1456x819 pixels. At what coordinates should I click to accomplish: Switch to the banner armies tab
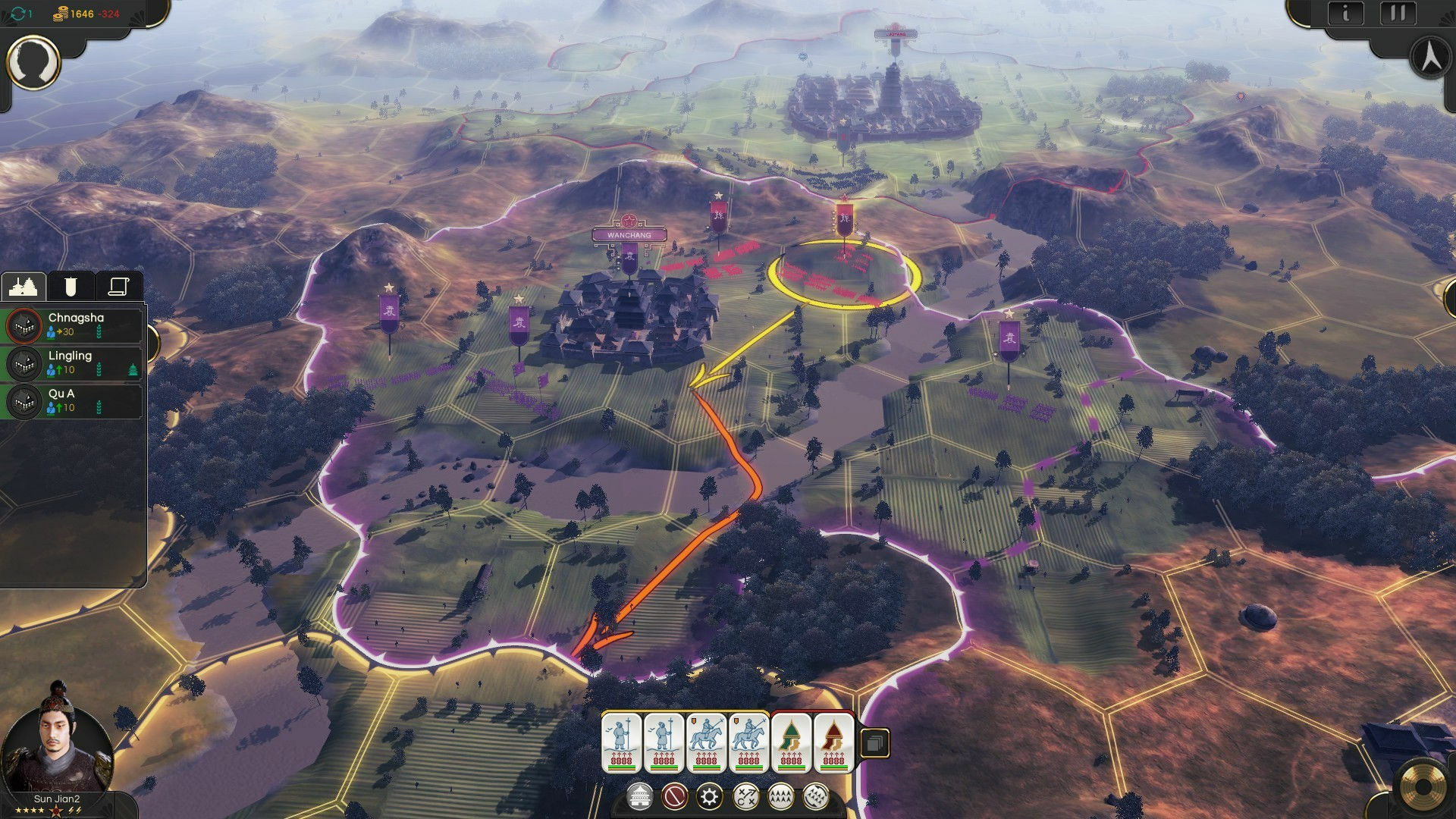(71, 287)
